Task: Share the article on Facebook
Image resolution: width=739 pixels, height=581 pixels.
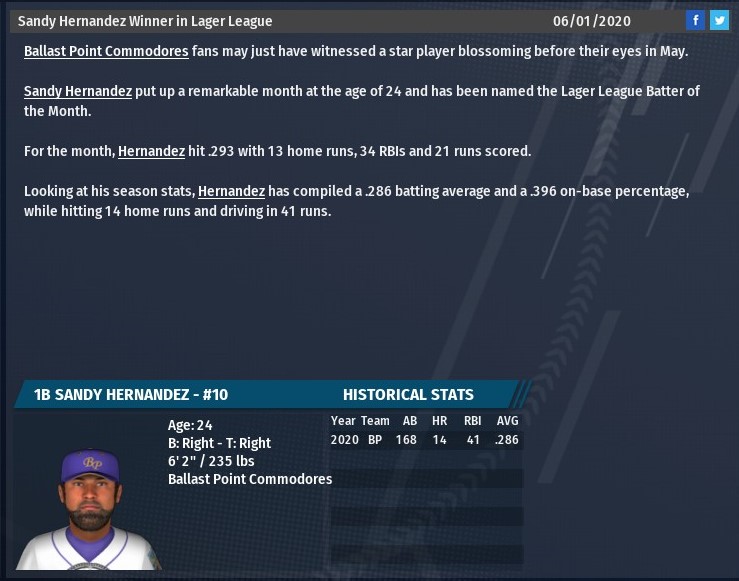Action: 695,20
